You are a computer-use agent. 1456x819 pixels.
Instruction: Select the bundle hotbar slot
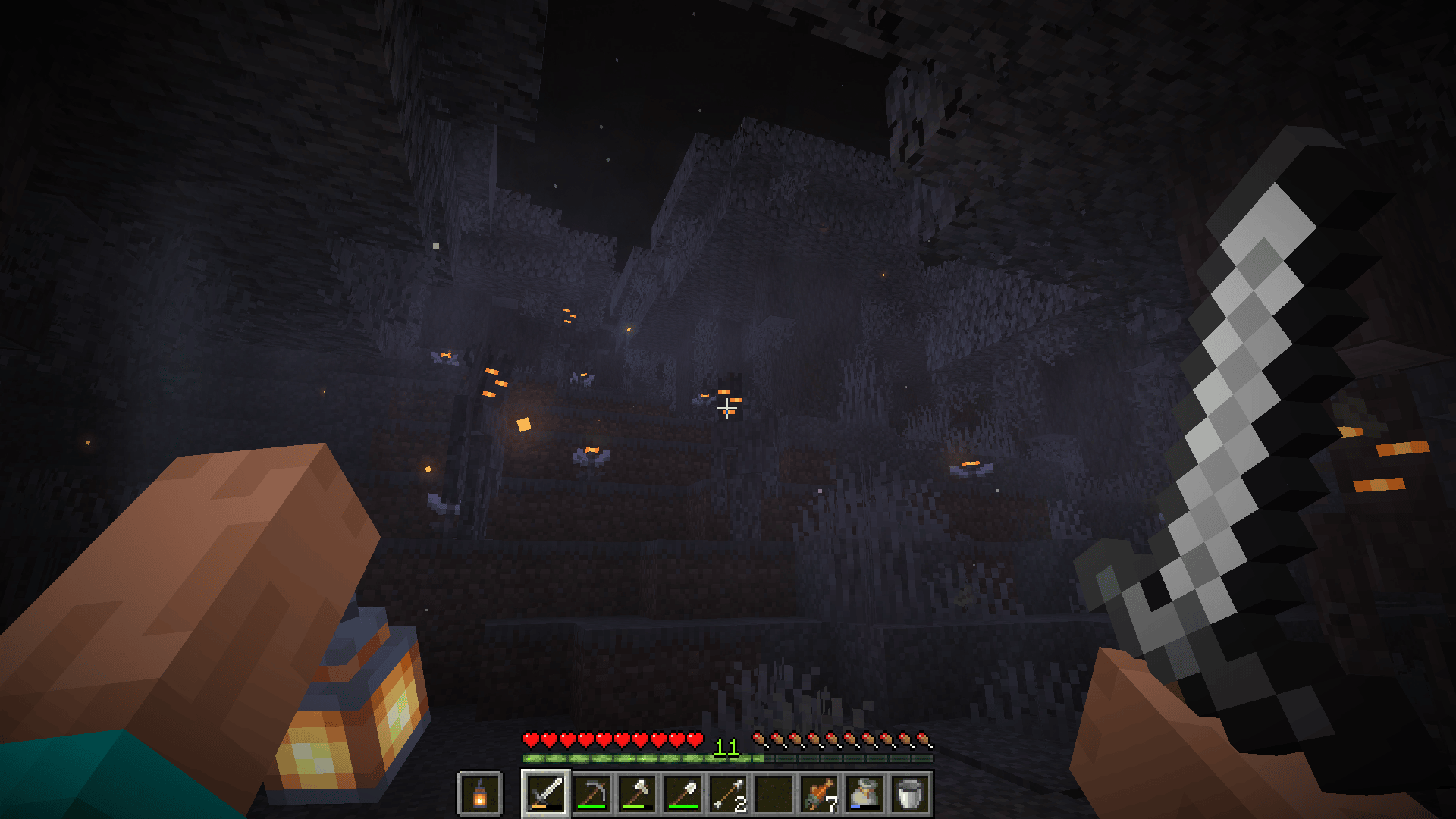[864, 794]
